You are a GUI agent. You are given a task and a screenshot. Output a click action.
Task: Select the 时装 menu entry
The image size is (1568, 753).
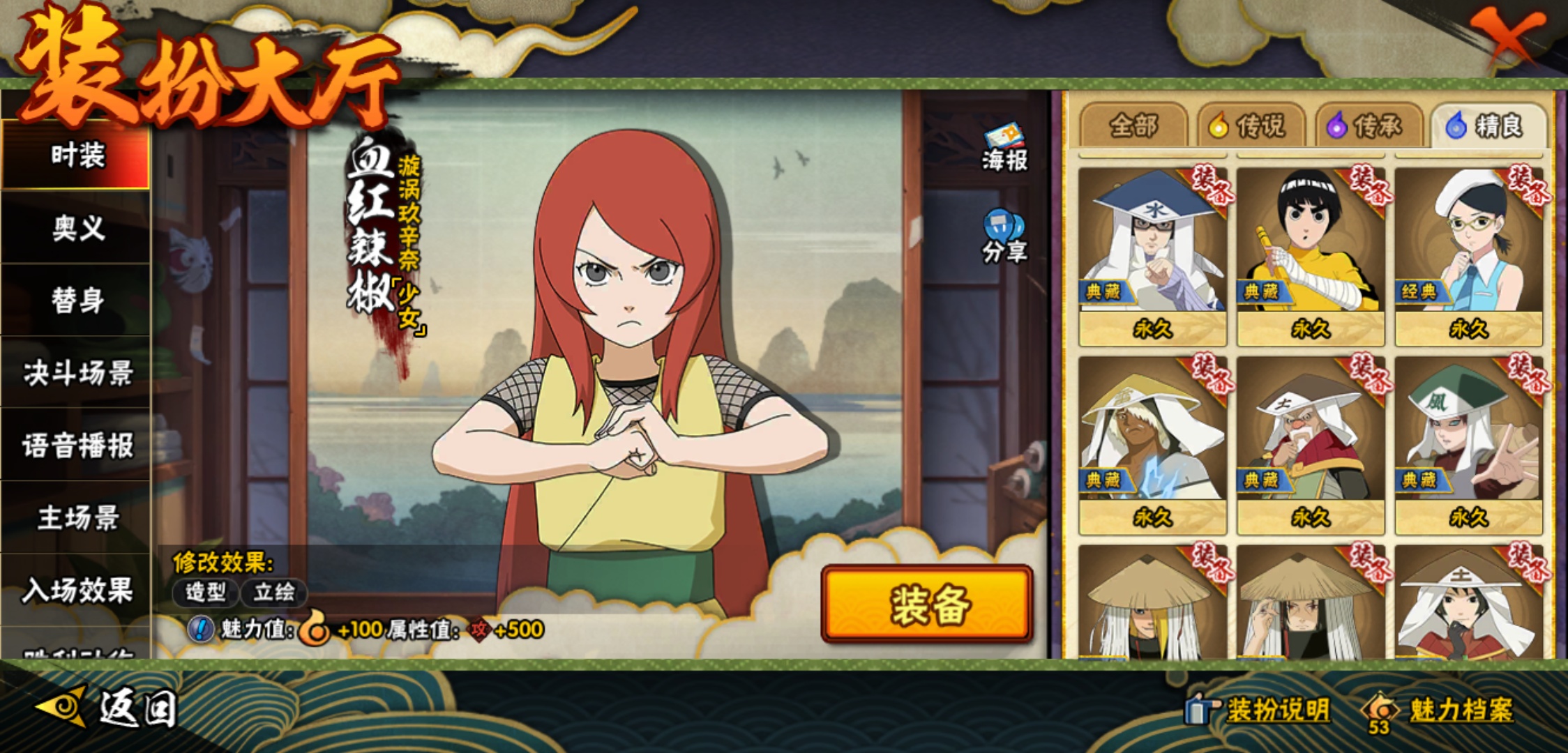click(x=77, y=155)
